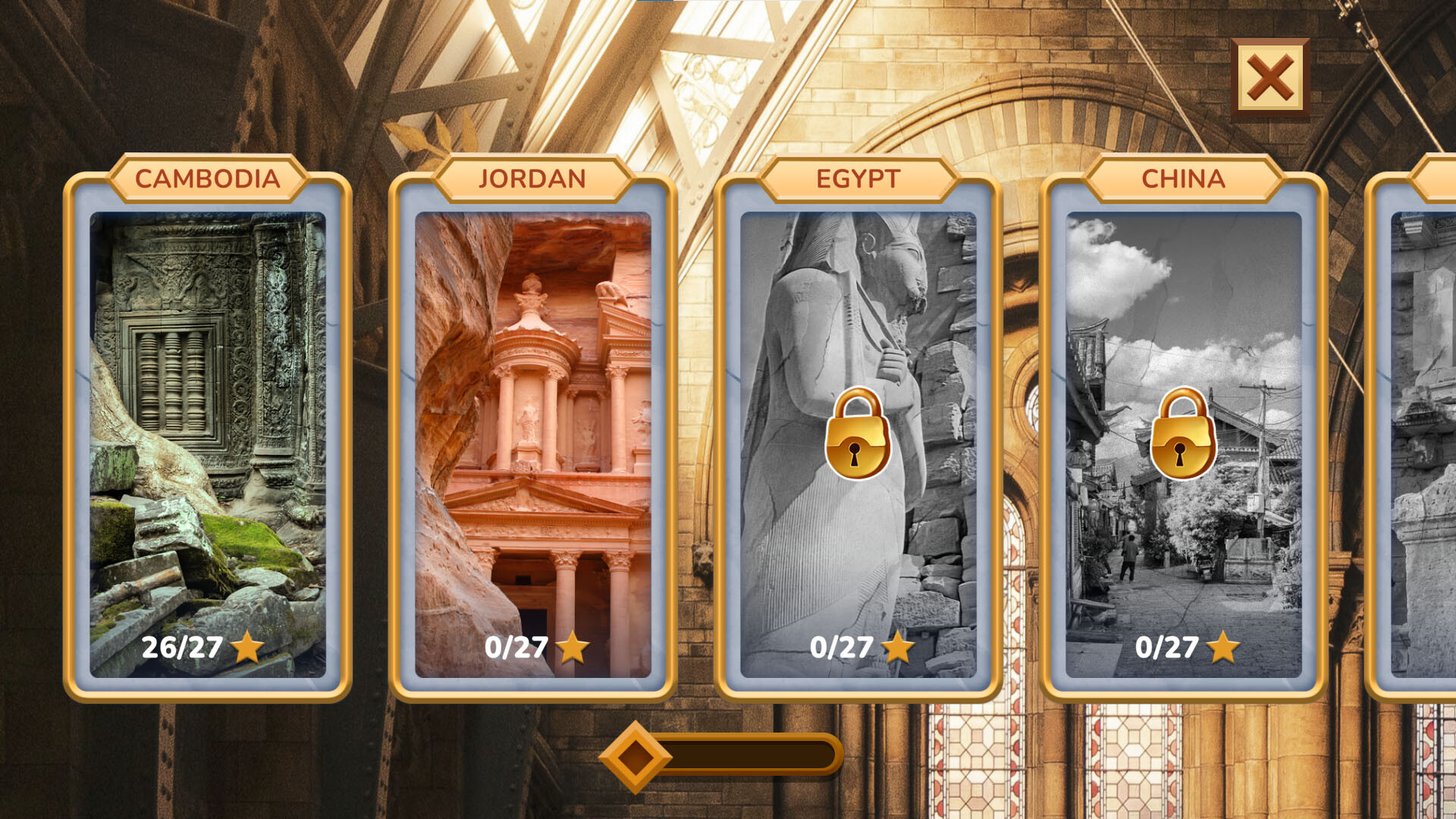Click Cambodia's 26/27 progress text
Viewport: 1456px width, 819px height.
(x=182, y=647)
